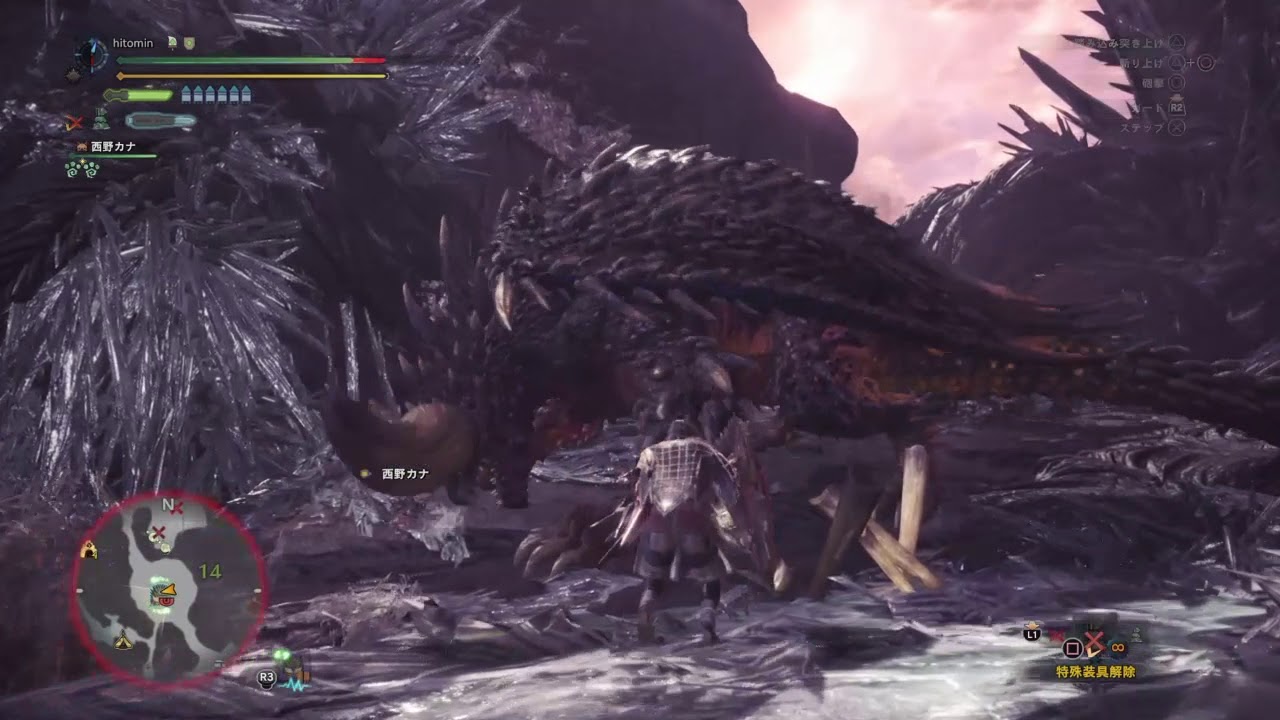
Task: Click the green mantle buff icon
Action: (101, 120)
